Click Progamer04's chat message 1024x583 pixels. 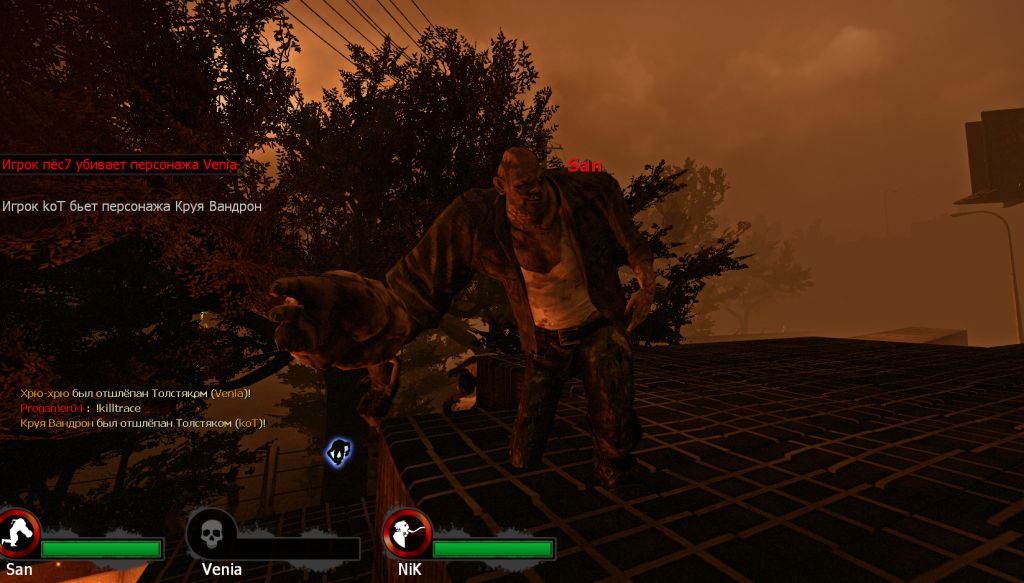tap(80, 408)
